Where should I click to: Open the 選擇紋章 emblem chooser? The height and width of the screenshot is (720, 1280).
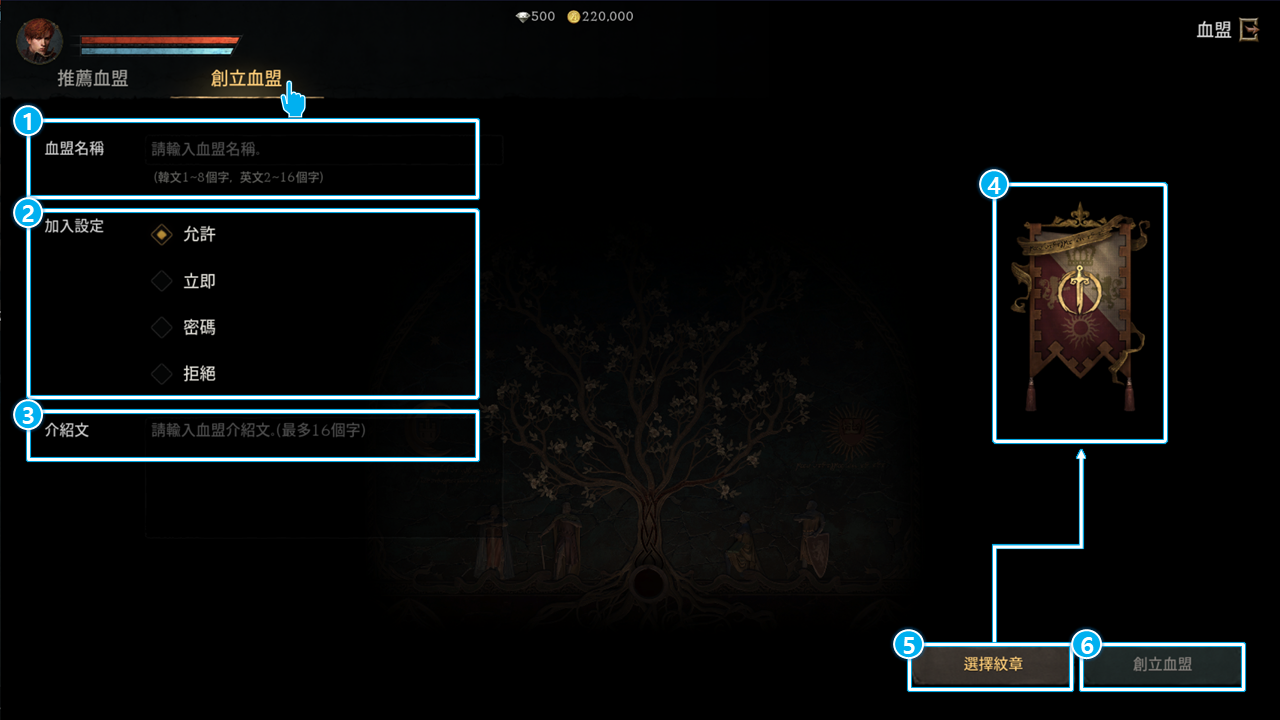[992, 664]
